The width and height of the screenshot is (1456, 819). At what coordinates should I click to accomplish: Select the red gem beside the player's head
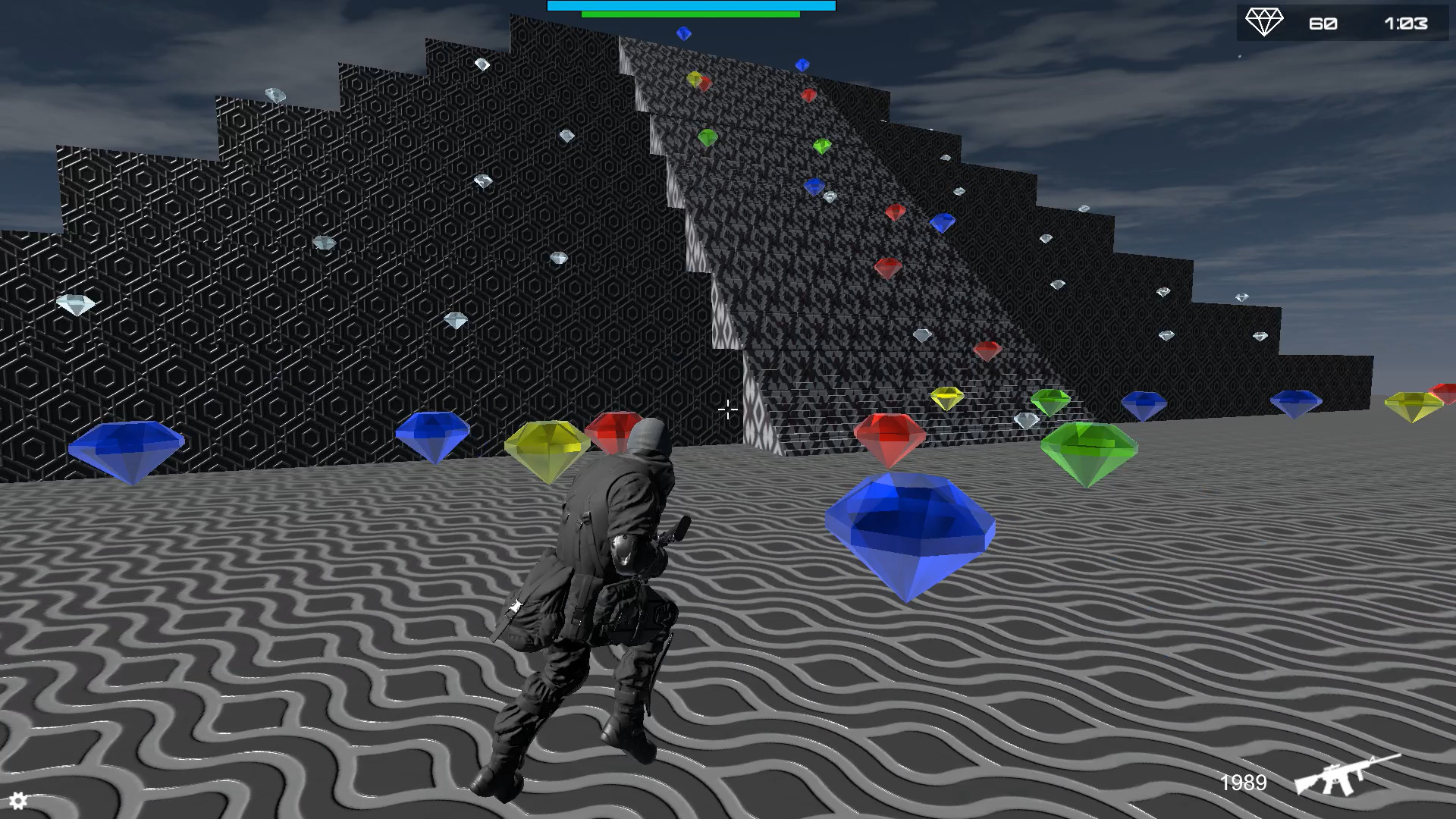pos(616,432)
